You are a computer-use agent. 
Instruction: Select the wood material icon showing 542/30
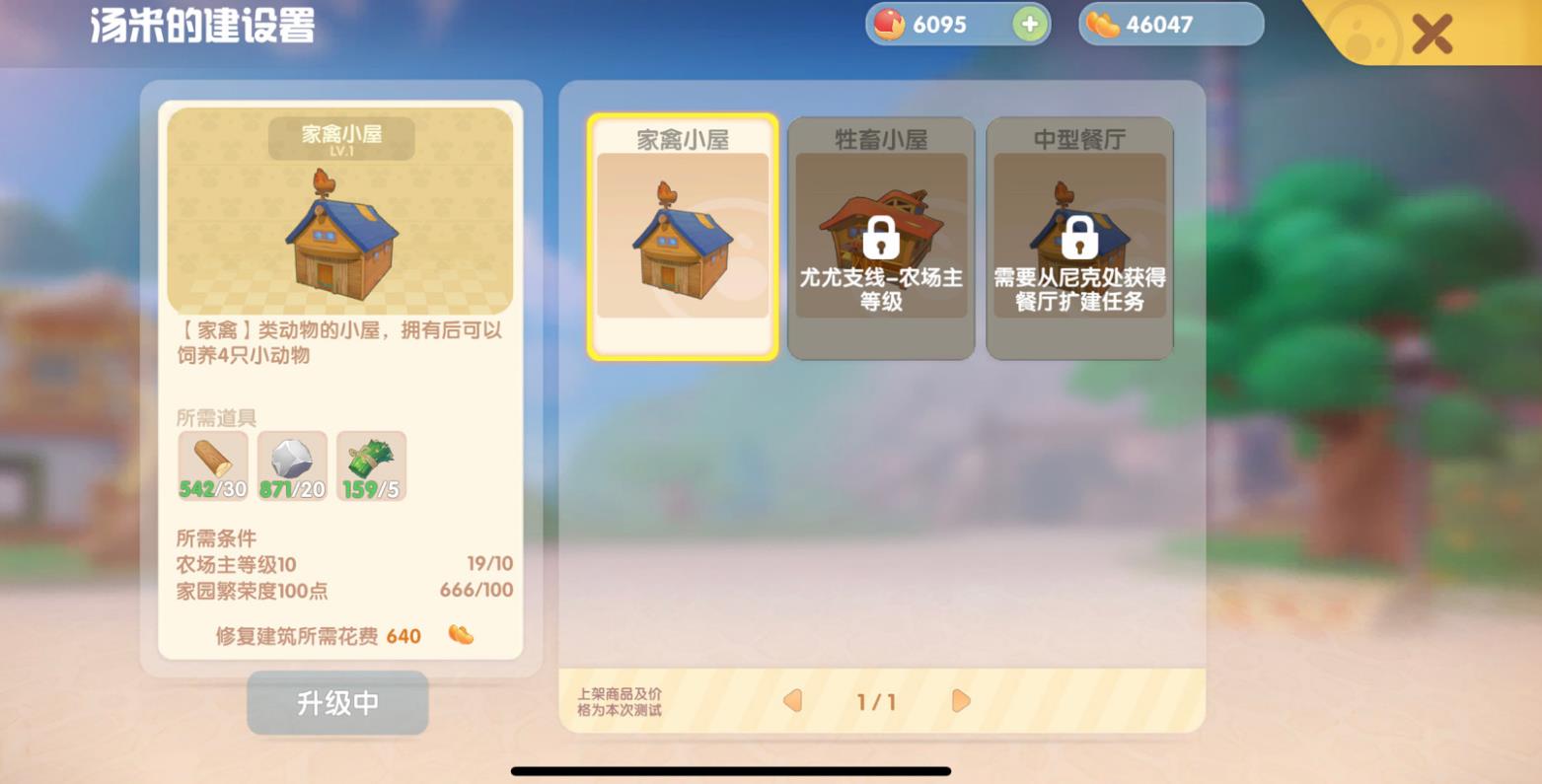point(212,465)
